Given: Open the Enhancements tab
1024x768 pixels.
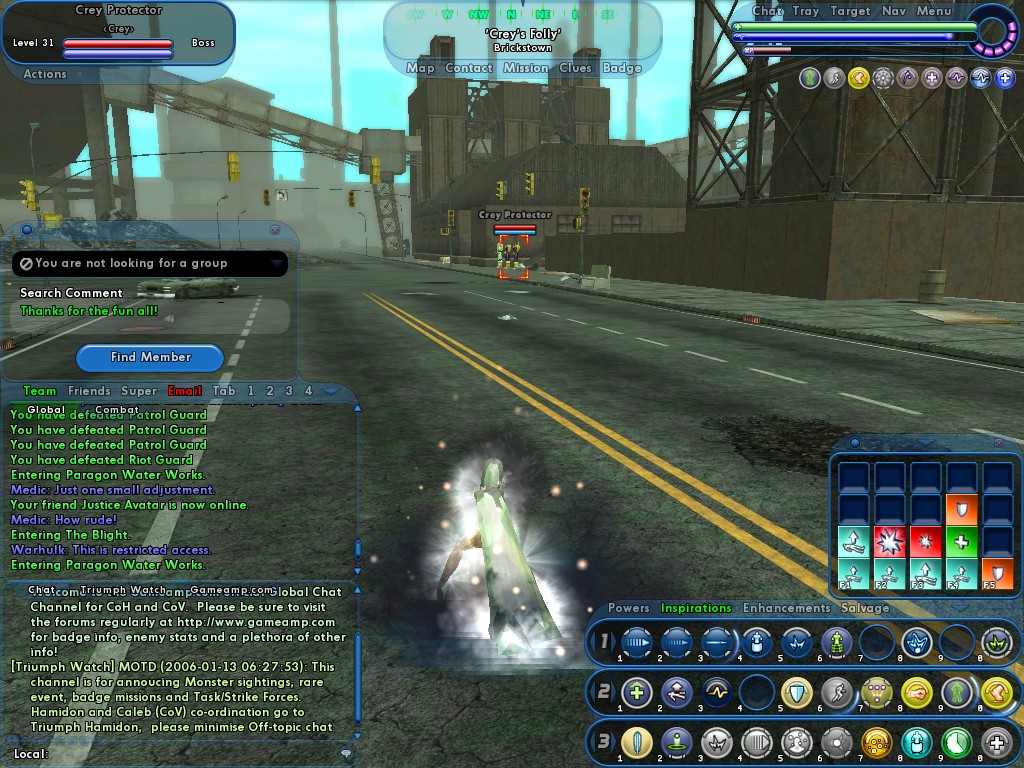Looking at the screenshot, I should click(786, 608).
